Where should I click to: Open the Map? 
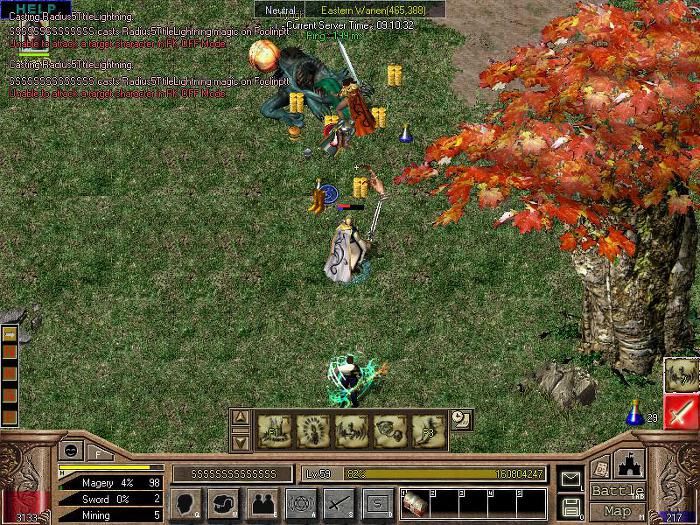pyautogui.click(x=617, y=511)
